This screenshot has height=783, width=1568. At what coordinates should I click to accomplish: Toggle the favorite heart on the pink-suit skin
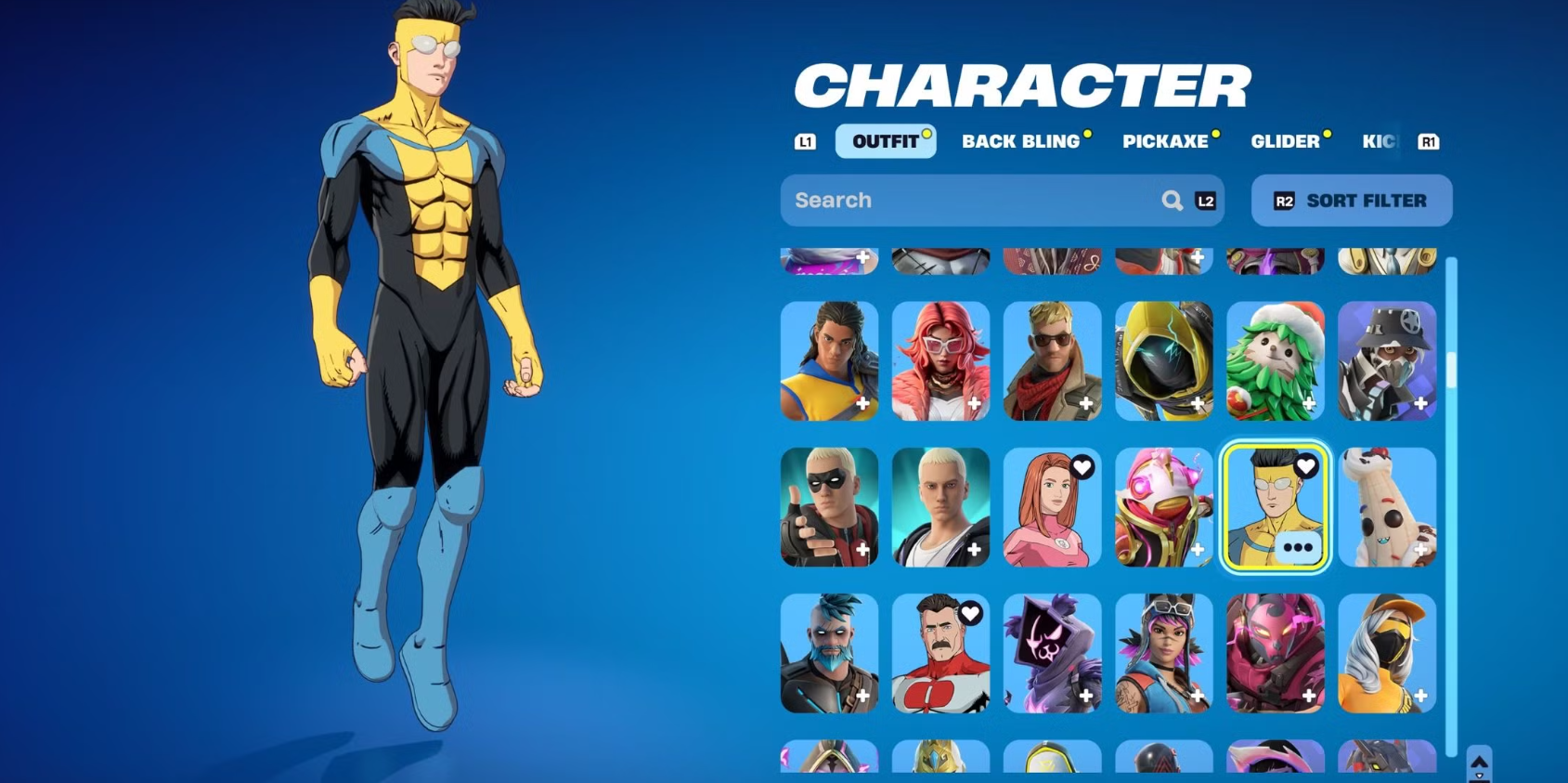1082,468
